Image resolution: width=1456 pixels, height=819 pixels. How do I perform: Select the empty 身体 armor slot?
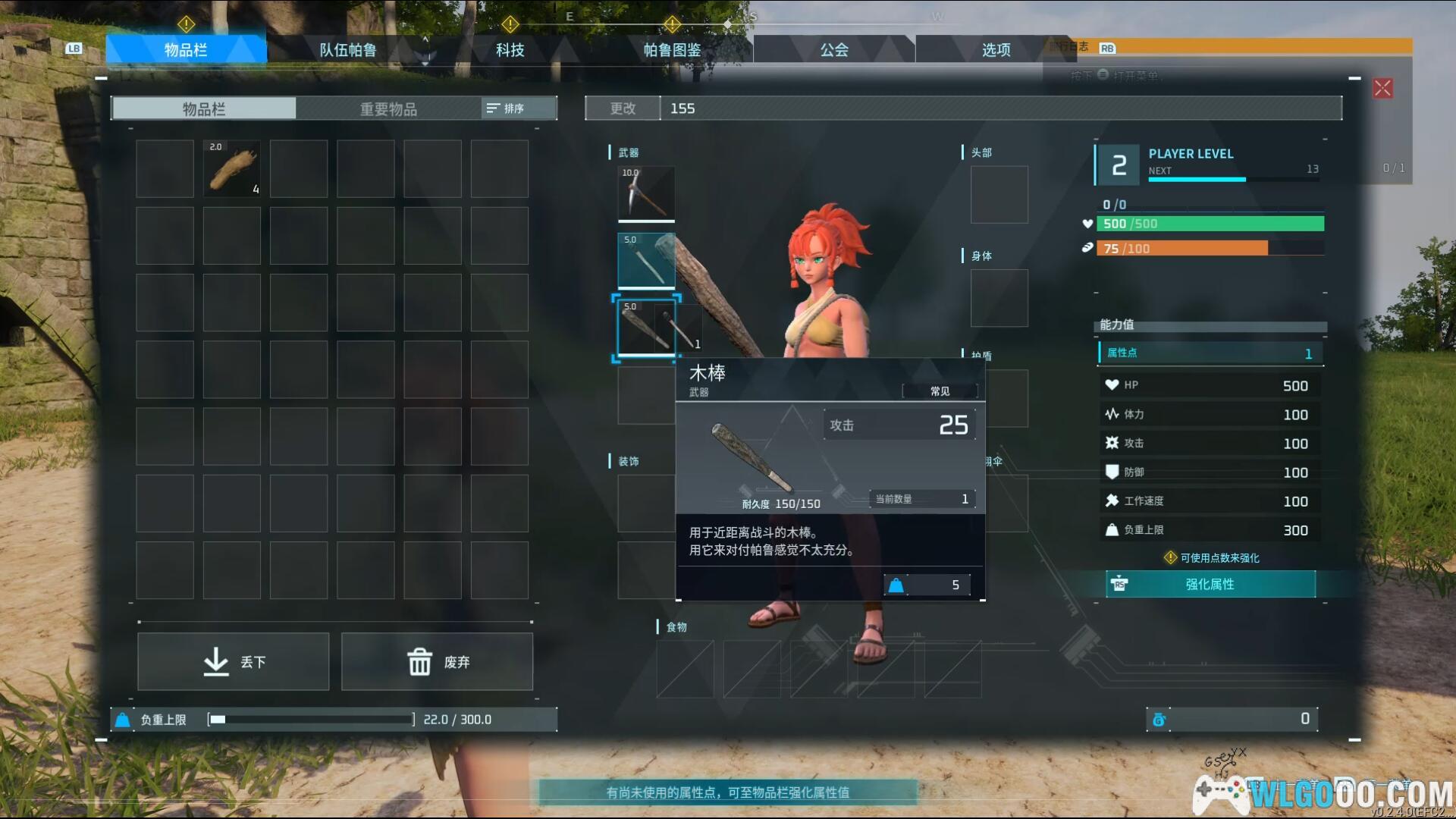tap(999, 298)
